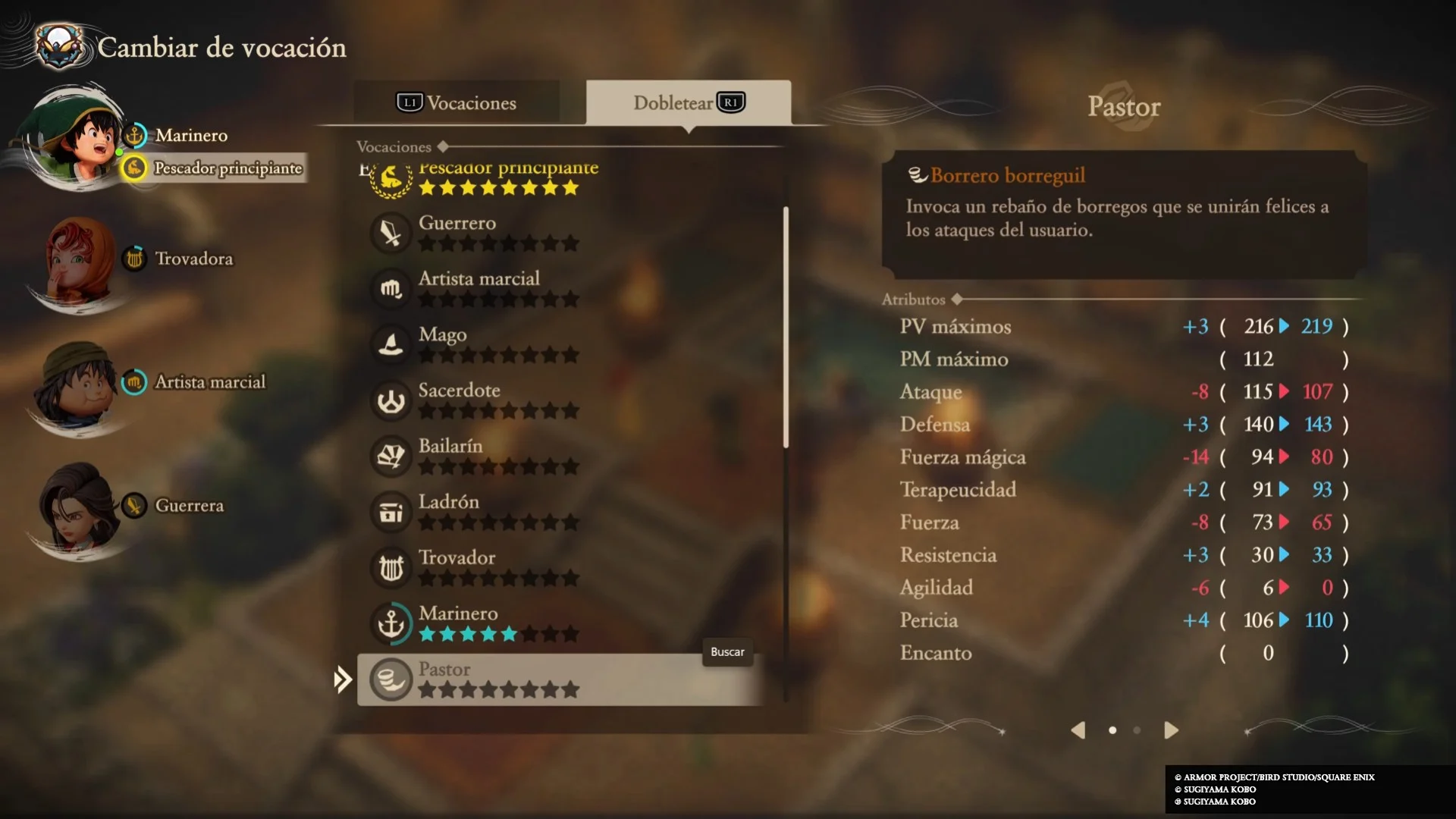Switch to the Vocaciones tab
1456x819 pixels.
[457, 103]
